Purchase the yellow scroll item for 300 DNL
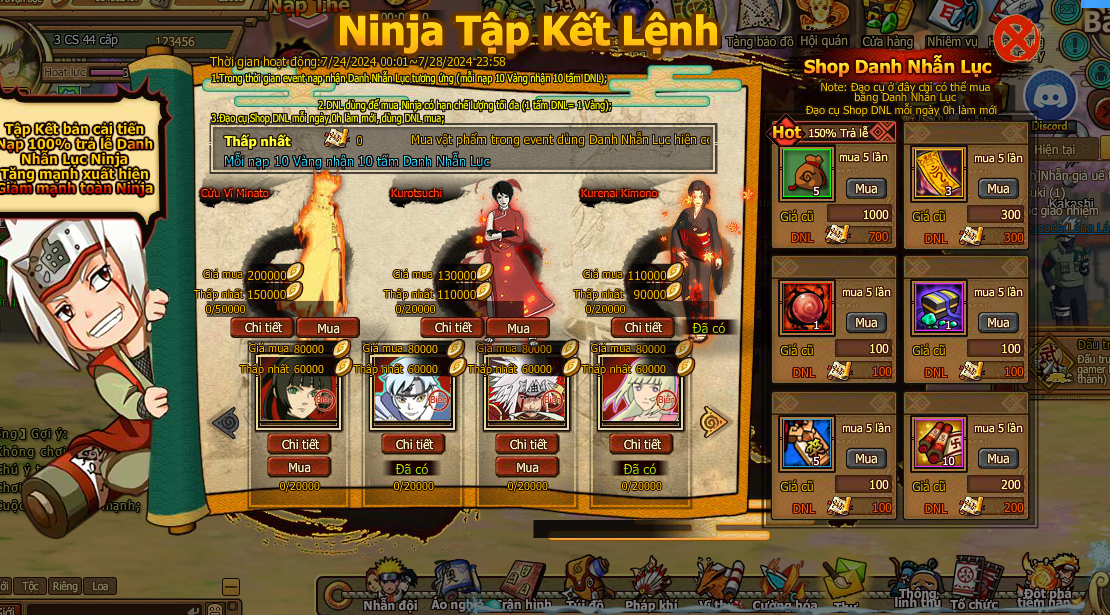Screen dimensions: 1110x615 coord(998,188)
